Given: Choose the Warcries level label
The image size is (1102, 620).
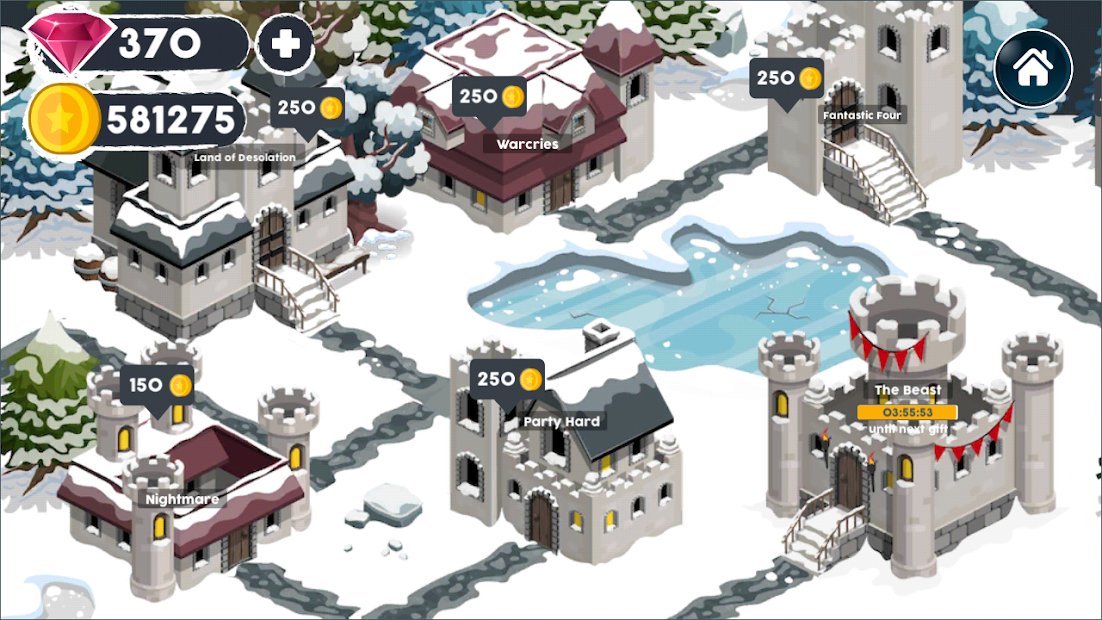Looking at the screenshot, I should 527,143.
